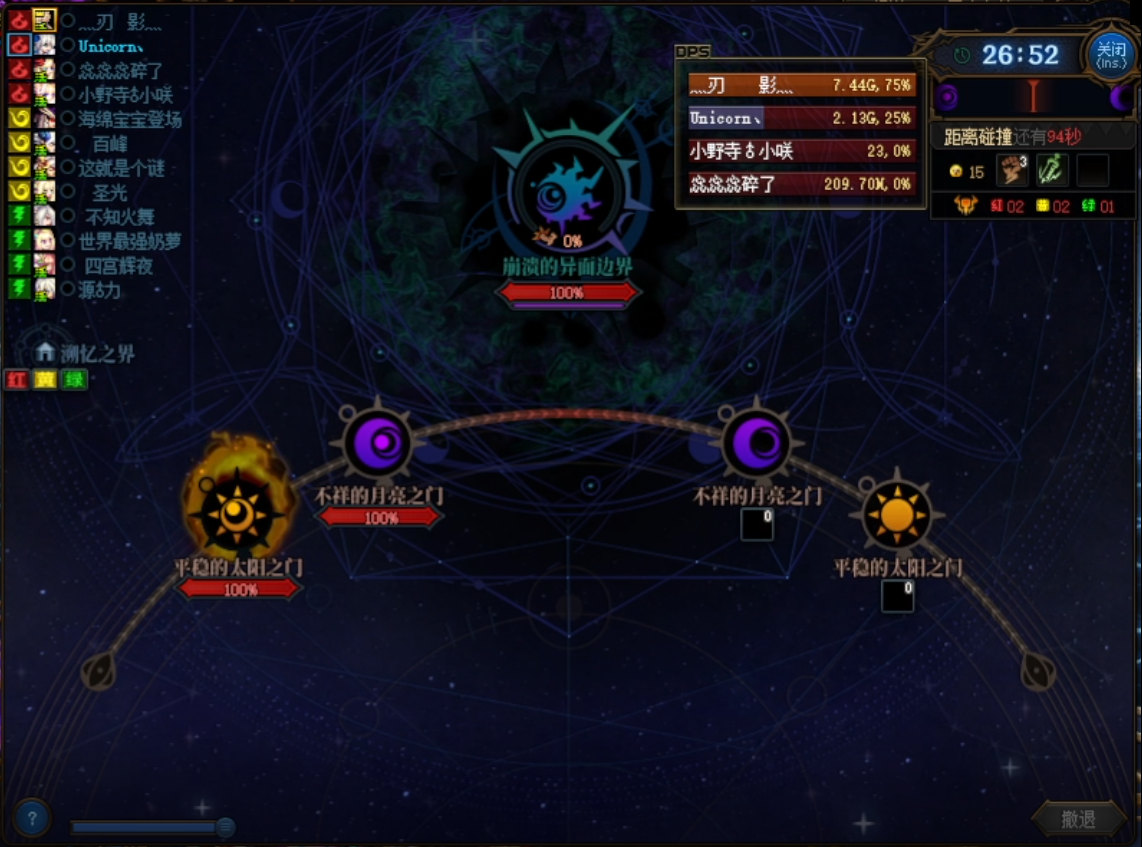1142x847 pixels.
Task: Pick 世界最强奶萝 from the raid member list
Action: pyautogui.click(x=130, y=241)
